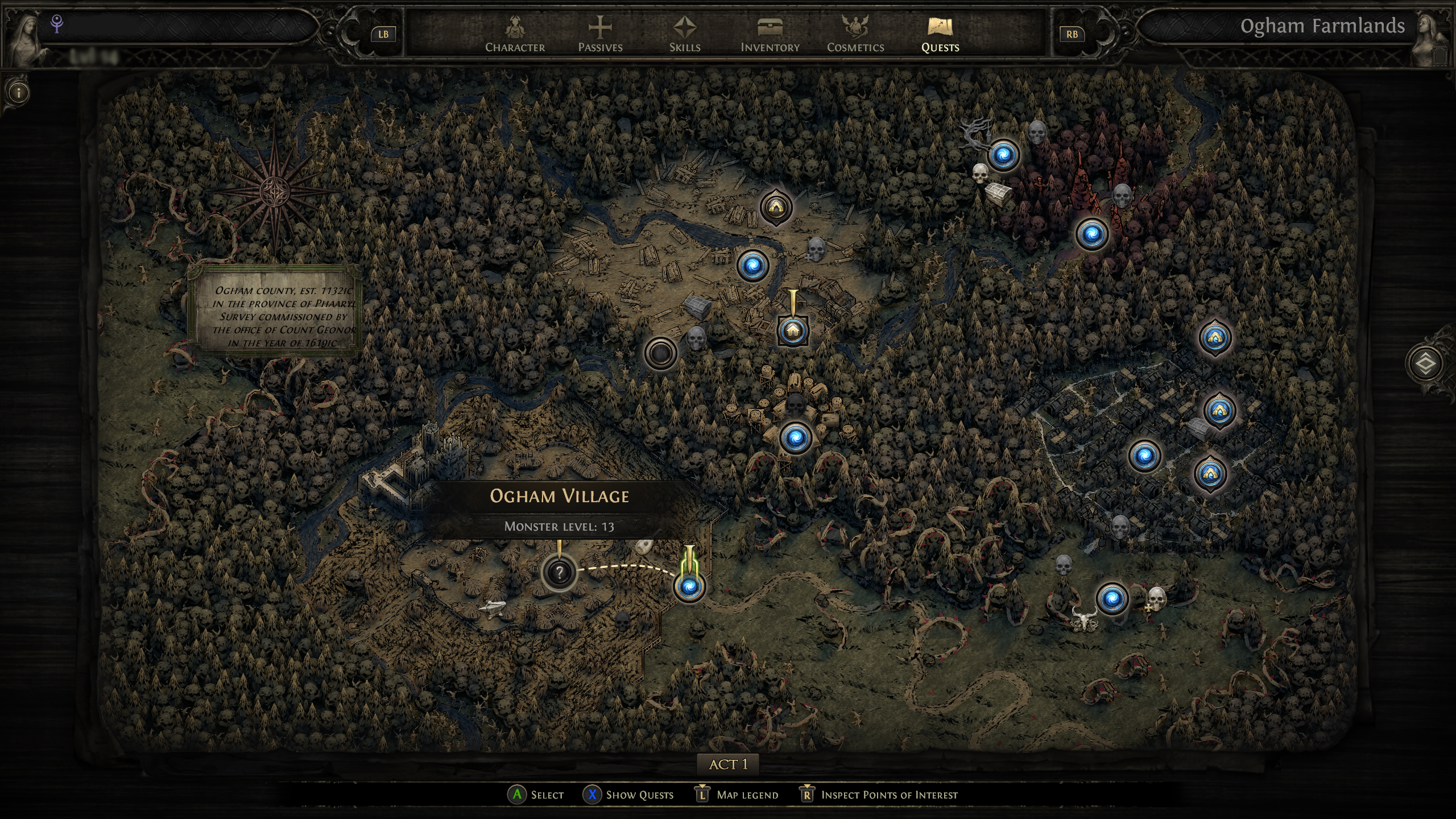Open the Quests tab
The image size is (1456, 819).
pos(940,31)
